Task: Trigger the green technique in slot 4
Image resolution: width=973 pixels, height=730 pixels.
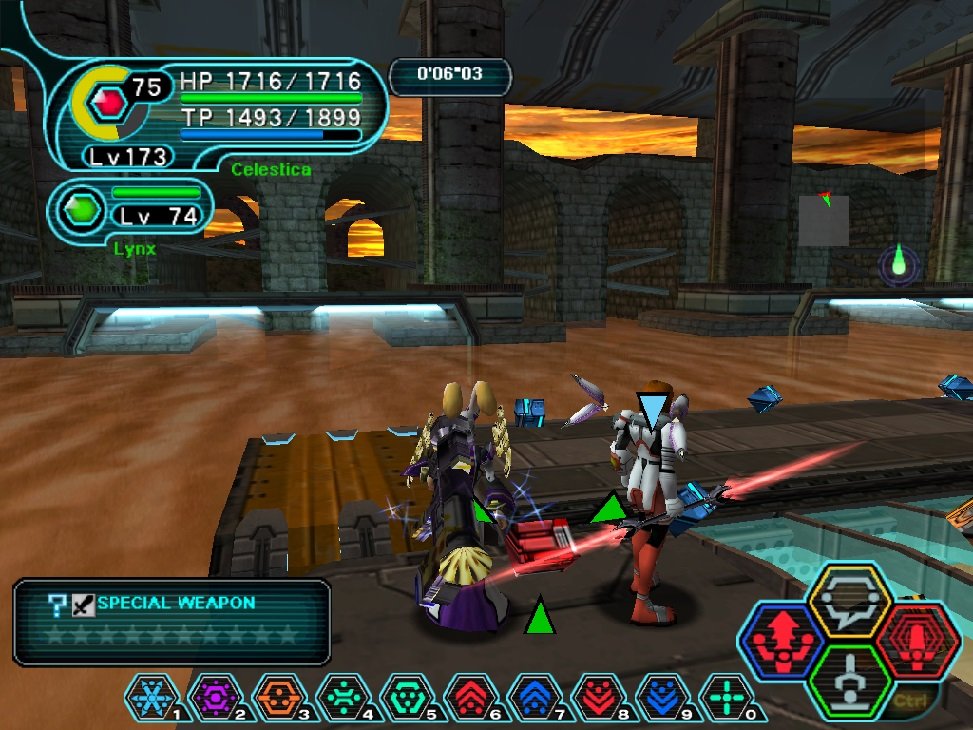Action: click(344, 697)
